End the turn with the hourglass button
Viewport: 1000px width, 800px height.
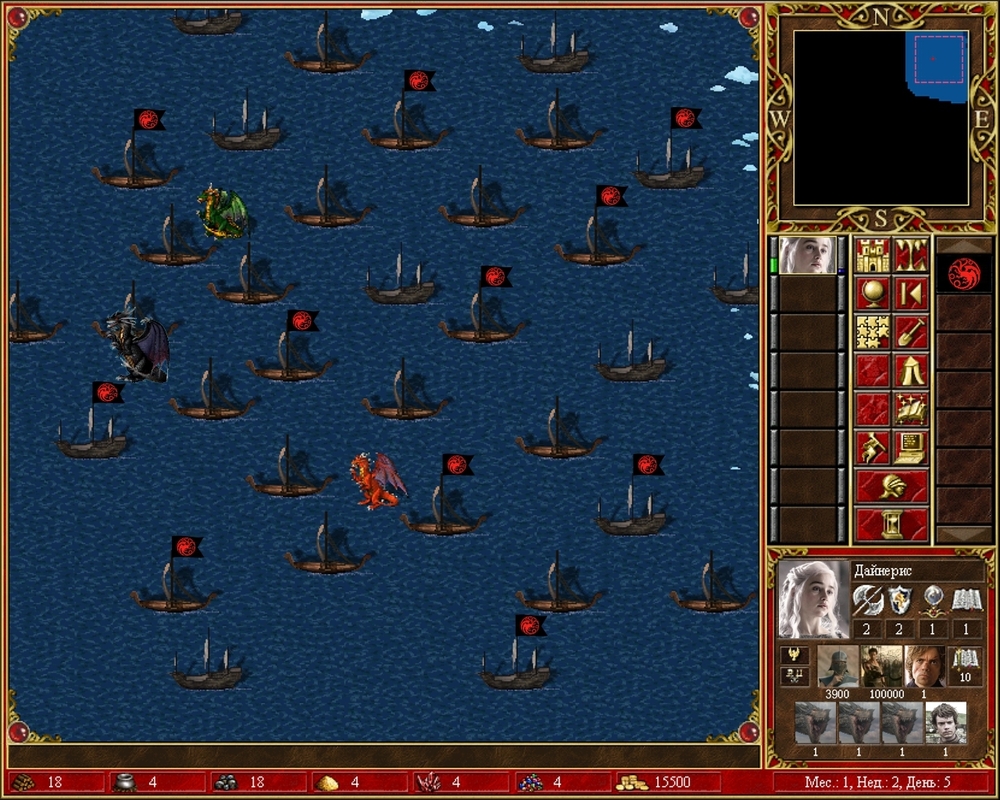click(892, 524)
